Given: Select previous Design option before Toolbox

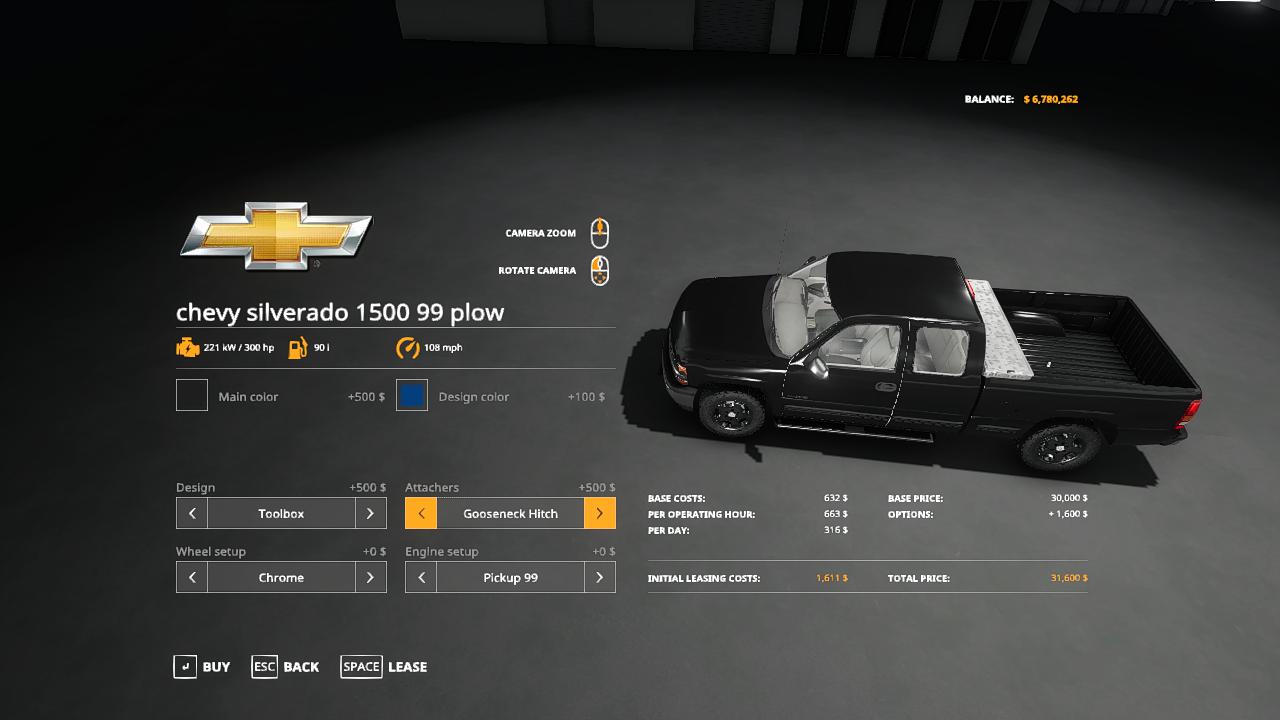Looking at the screenshot, I should (192, 513).
